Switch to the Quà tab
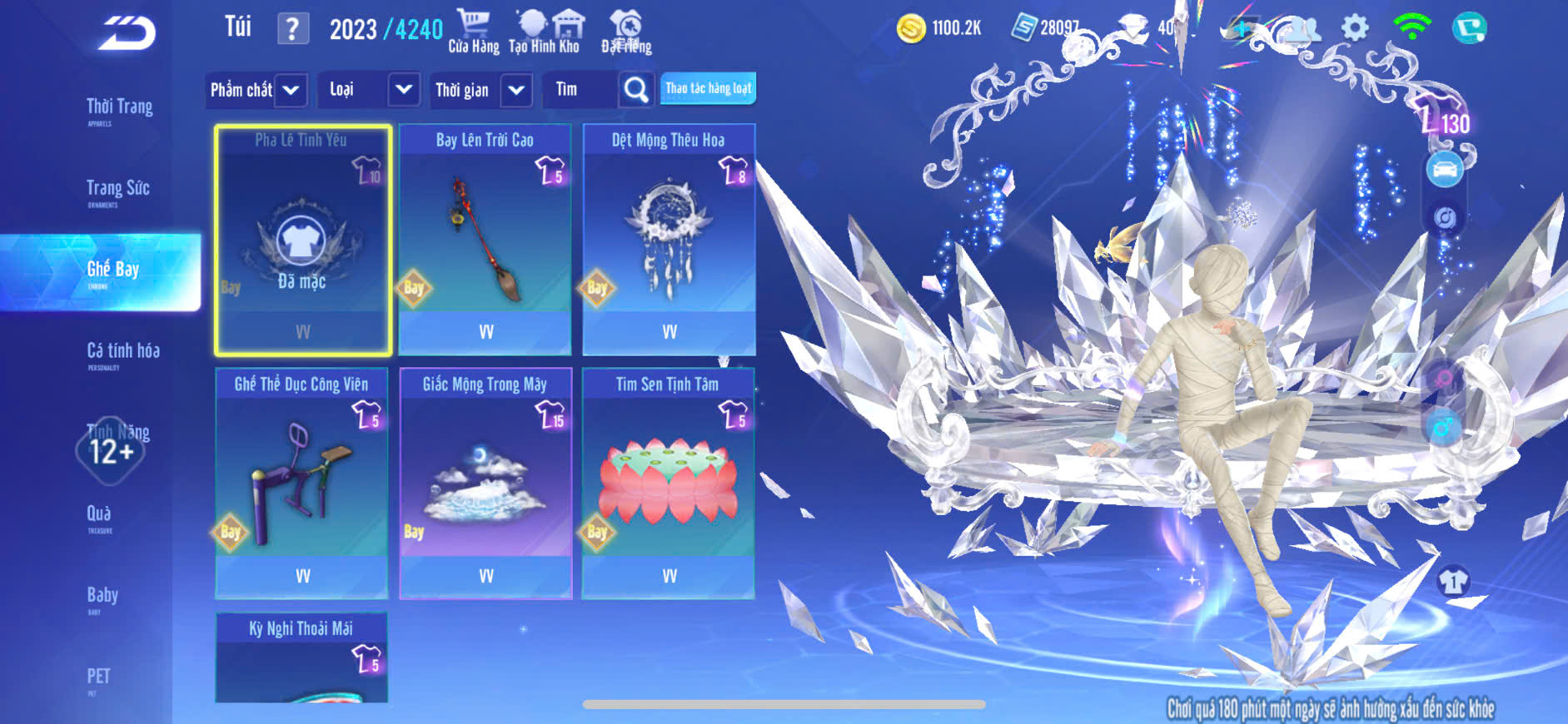Image resolution: width=1568 pixels, height=724 pixels. tap(99, 515)
